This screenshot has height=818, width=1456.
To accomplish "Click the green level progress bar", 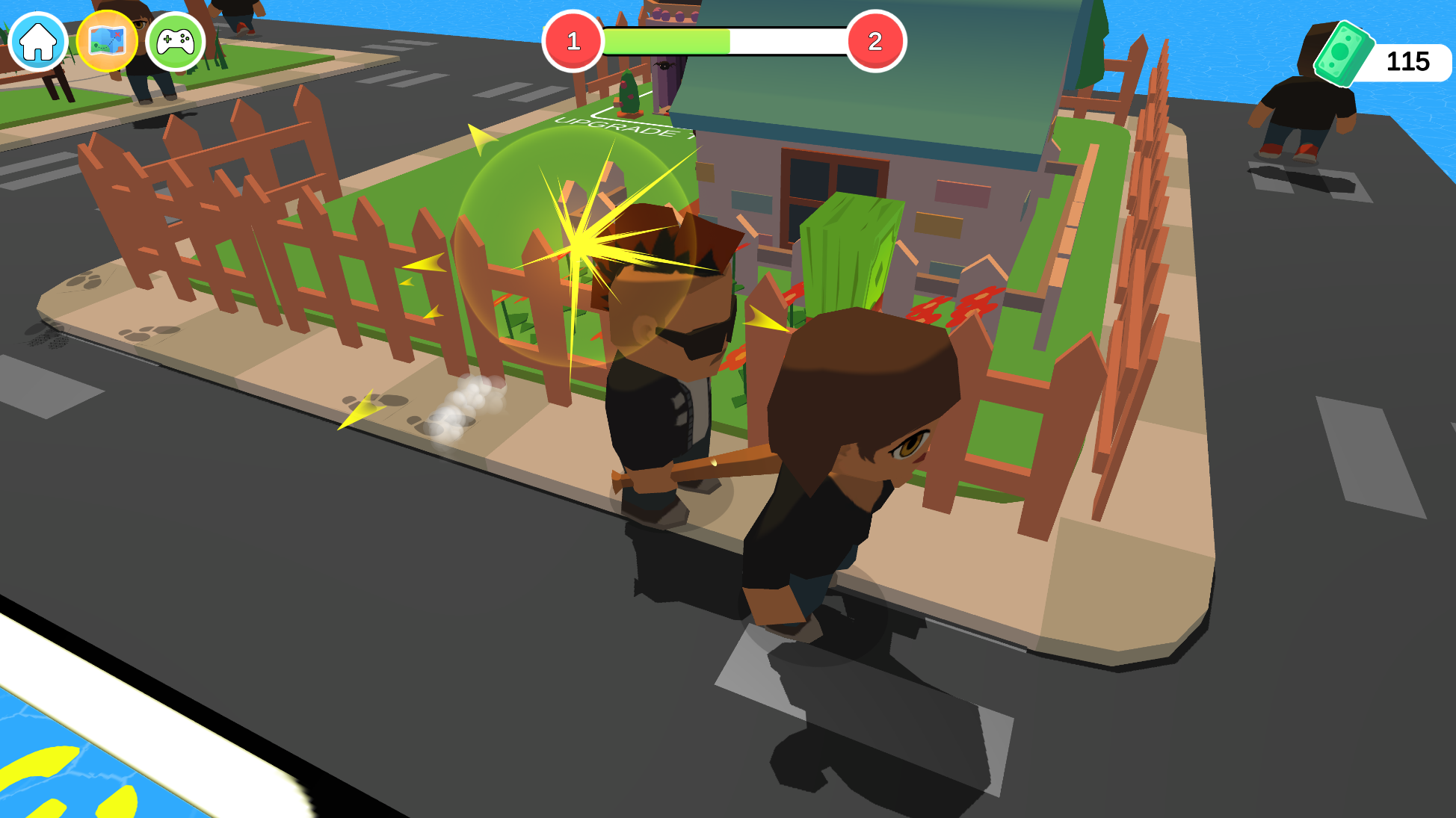I will (x=665, y=41).
